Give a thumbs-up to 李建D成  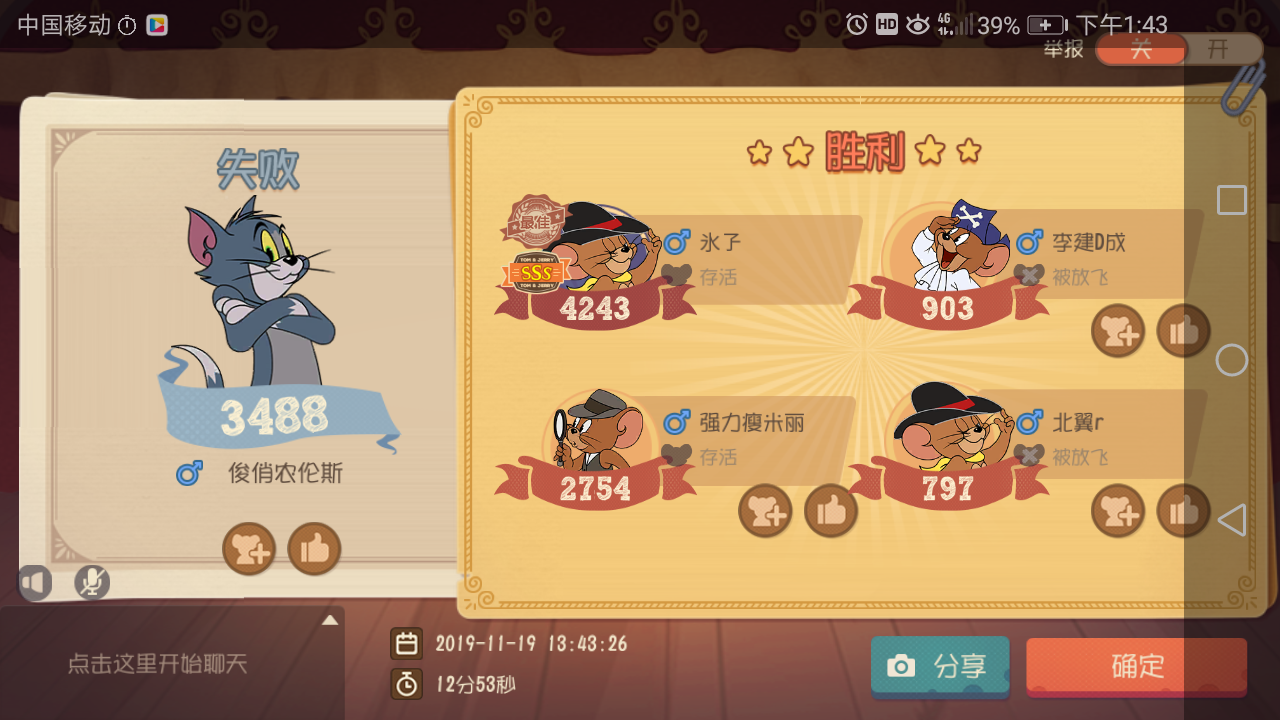click(x=1182, y=330)
